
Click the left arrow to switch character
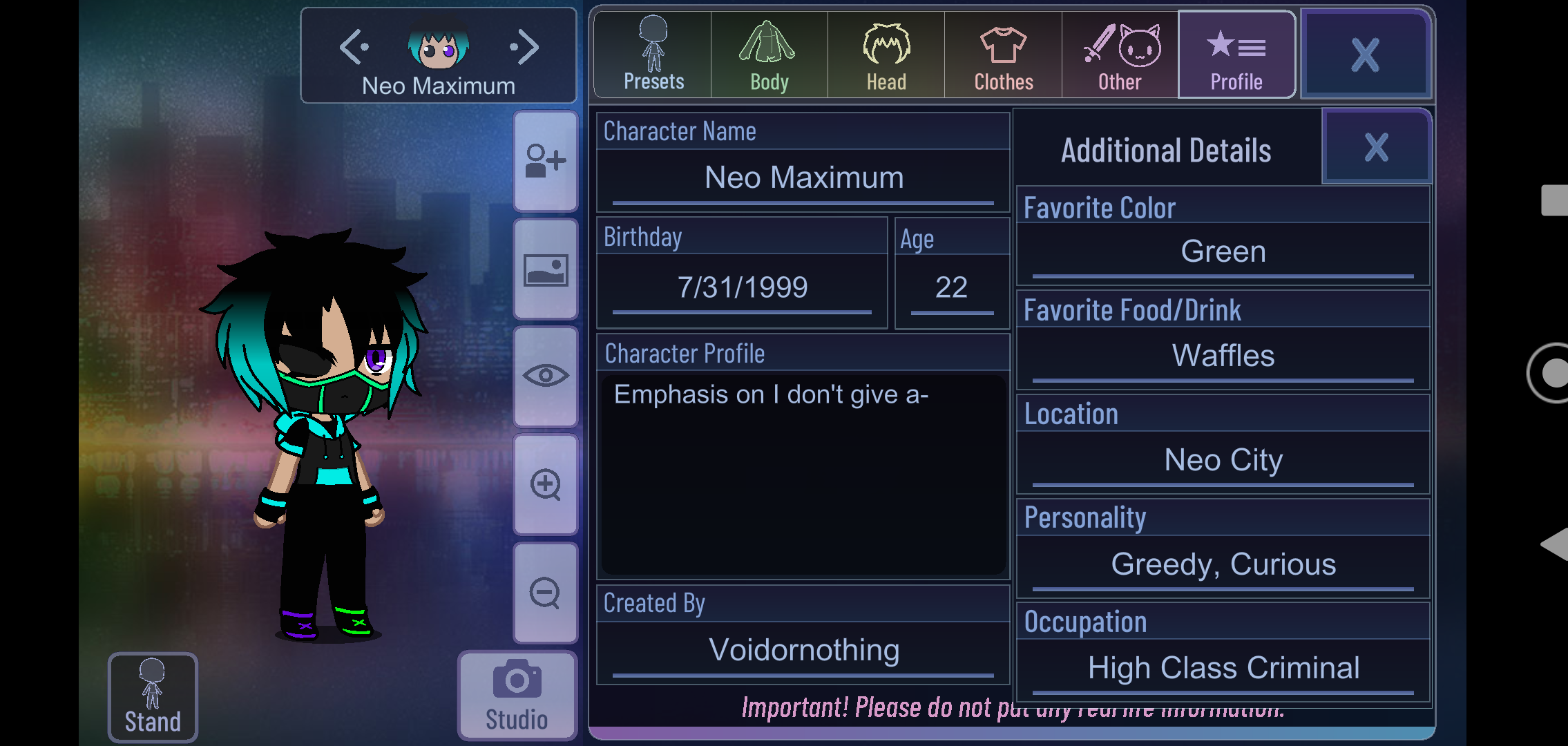click(x=354, y=46)
